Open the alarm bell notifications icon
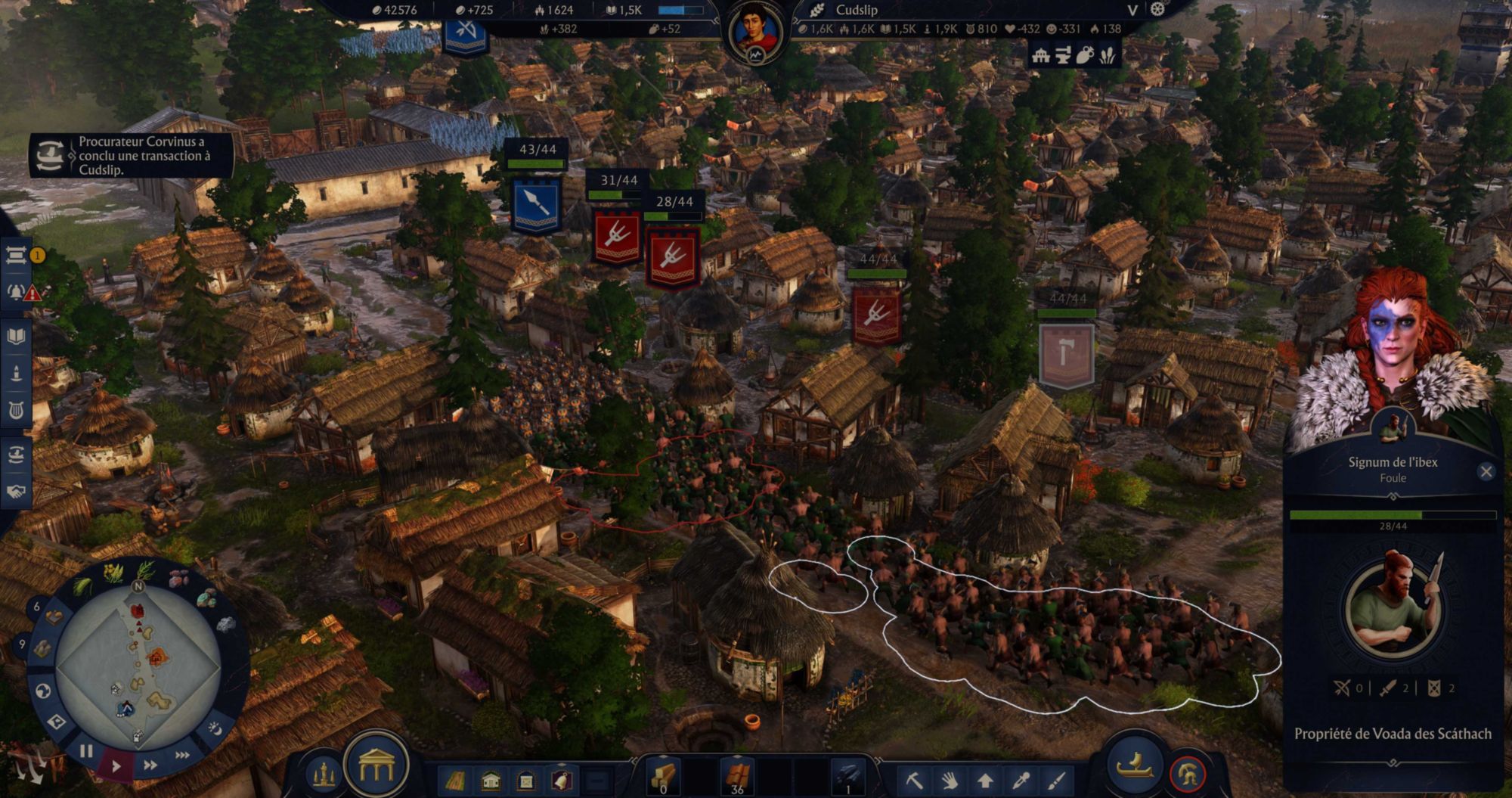 click(x=17, y=292)
